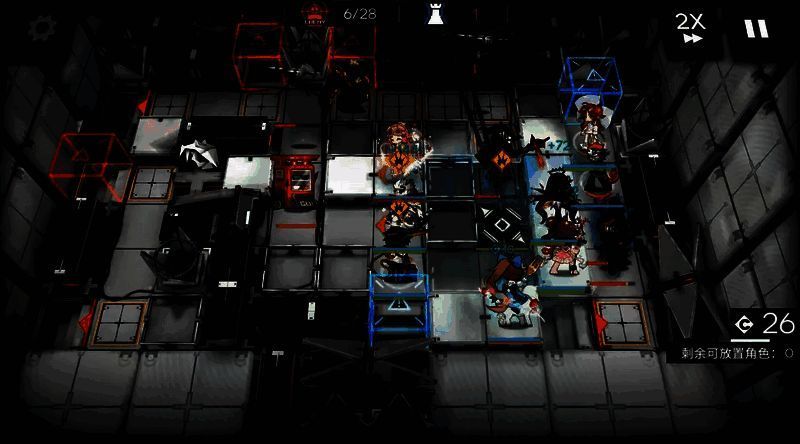Open the settings gear menu
The width and height of the screenshot is (800, 444).
click(x=41, y=28)
